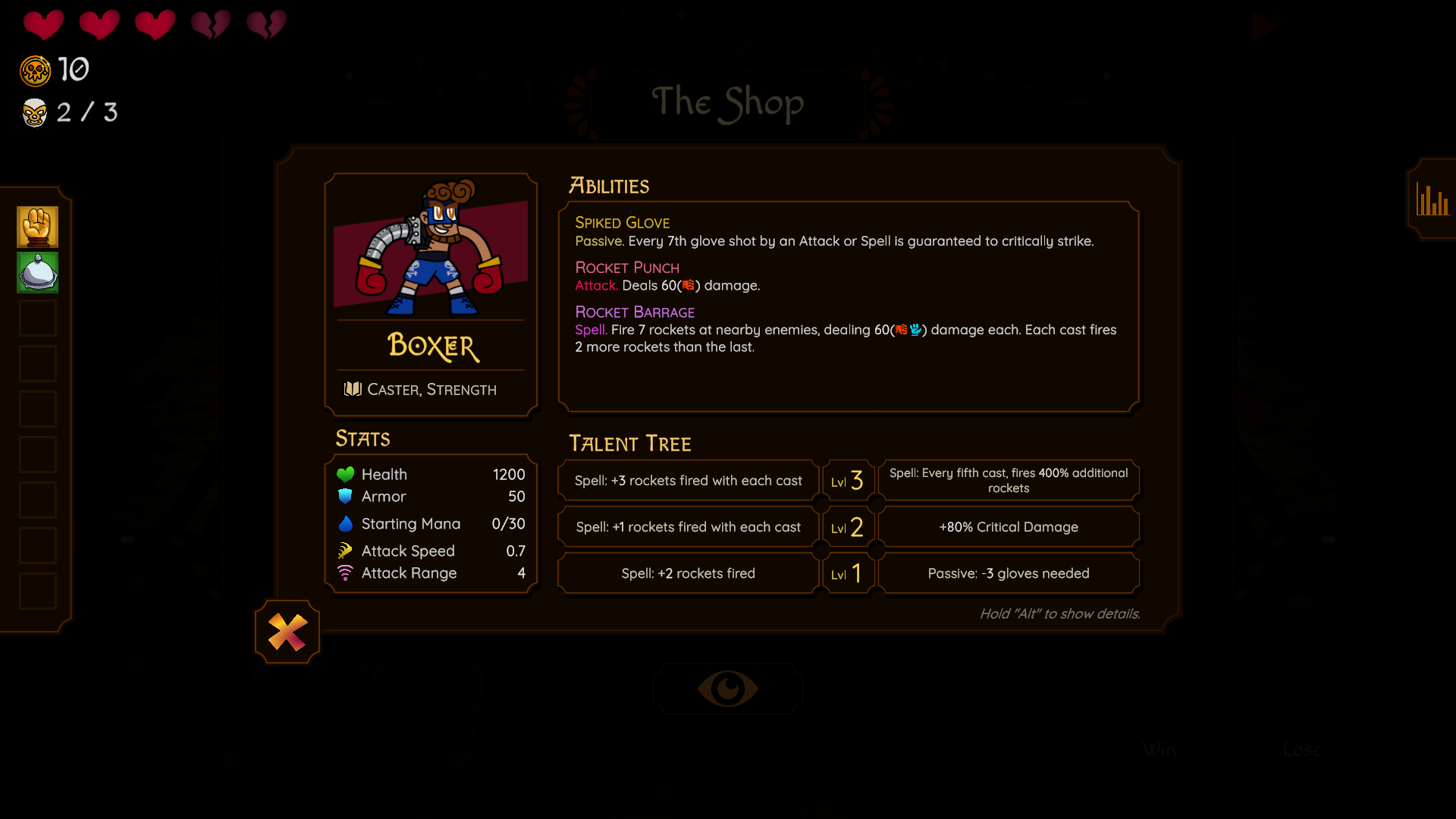Close the Boxer details panel
Image resolution: width=1456 pixels, height=819 pixels.
coord(287,632)
